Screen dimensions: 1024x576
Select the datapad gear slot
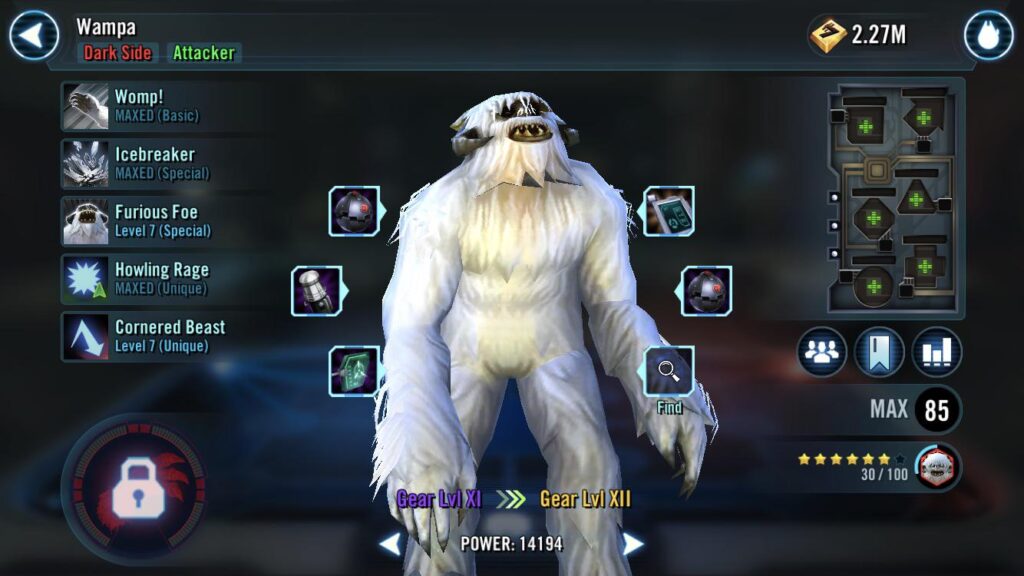(x=668, y=211)
